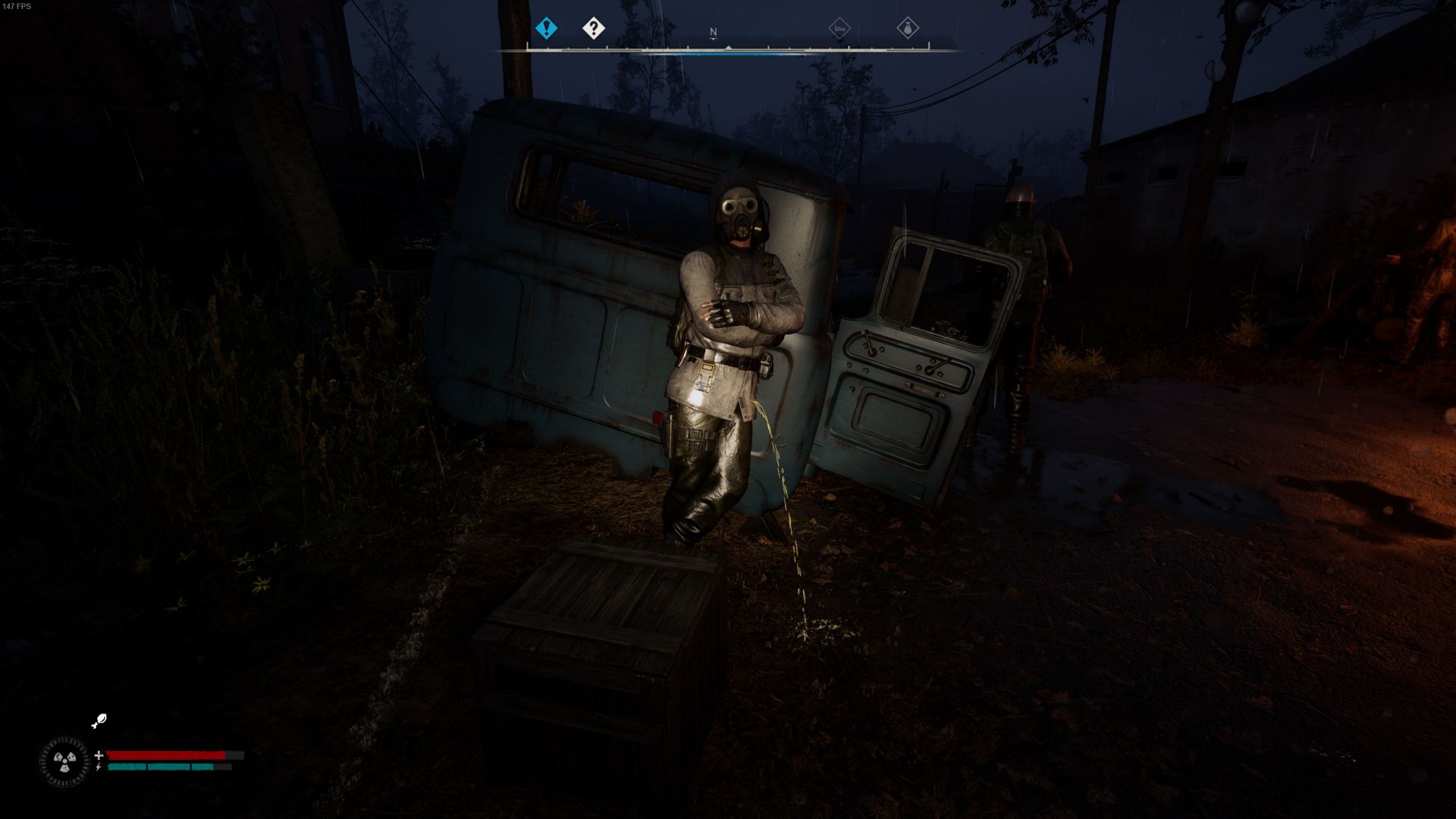
Task: Click the north indicator on the compass
Action: (713, 33)
